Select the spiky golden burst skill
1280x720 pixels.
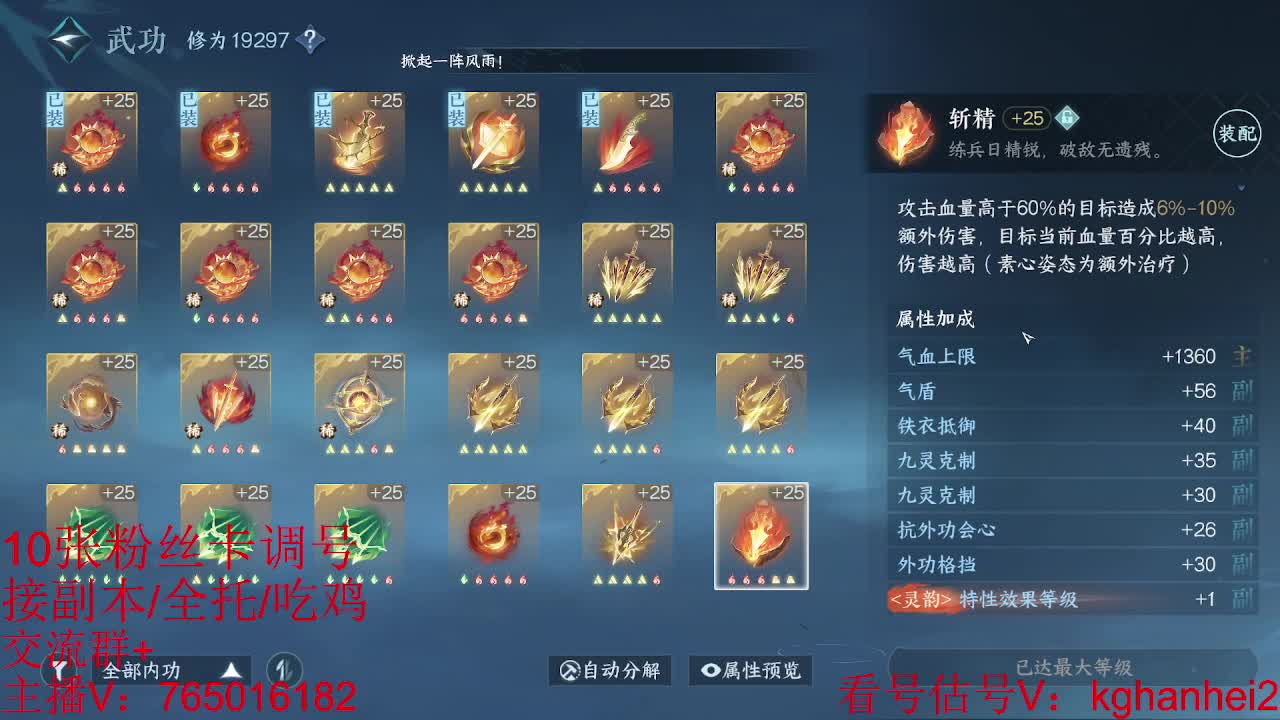click(627, 535)
